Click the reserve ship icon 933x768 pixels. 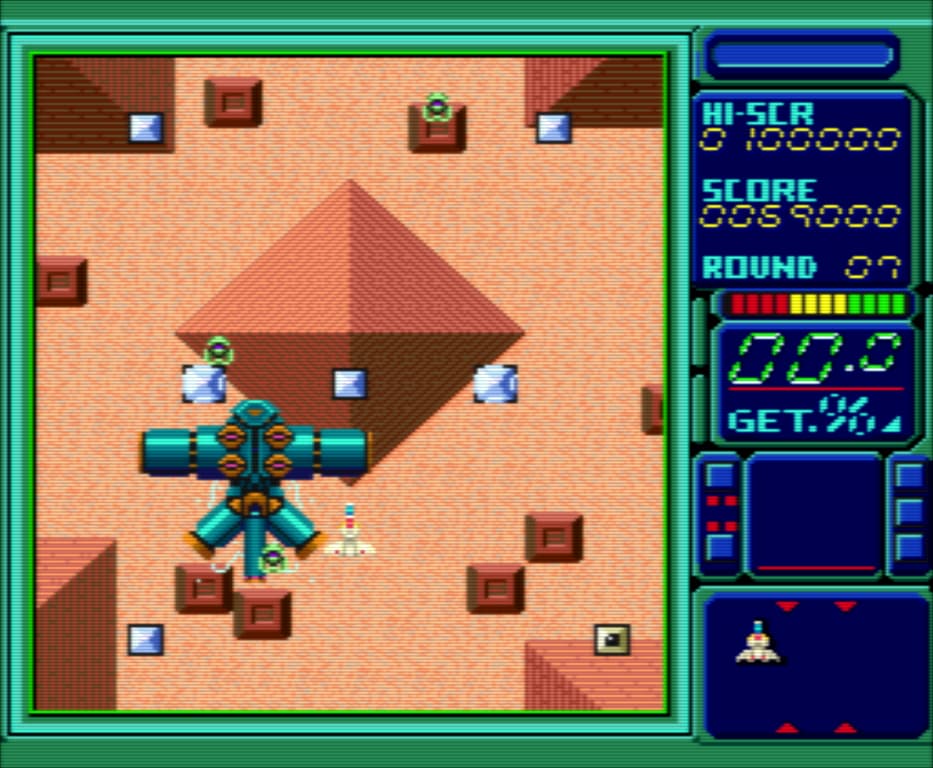(759, 643)
